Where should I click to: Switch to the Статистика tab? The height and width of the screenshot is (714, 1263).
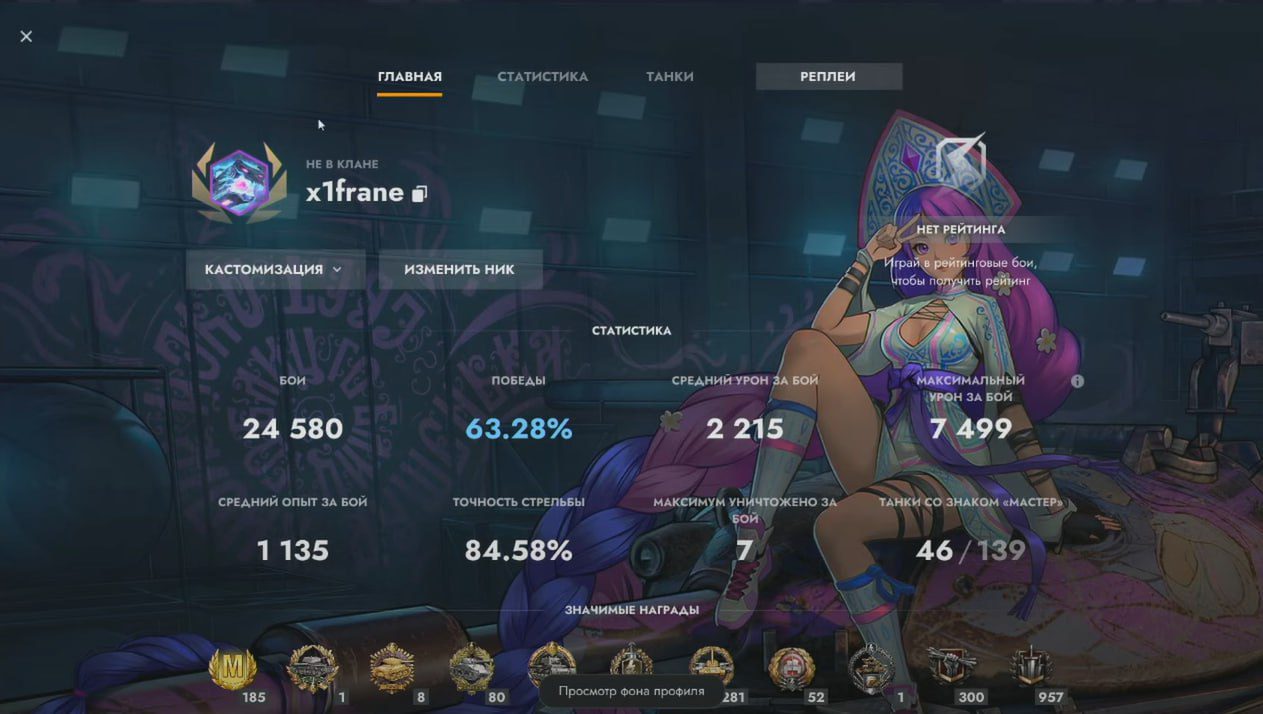click(x=542, y=77)
